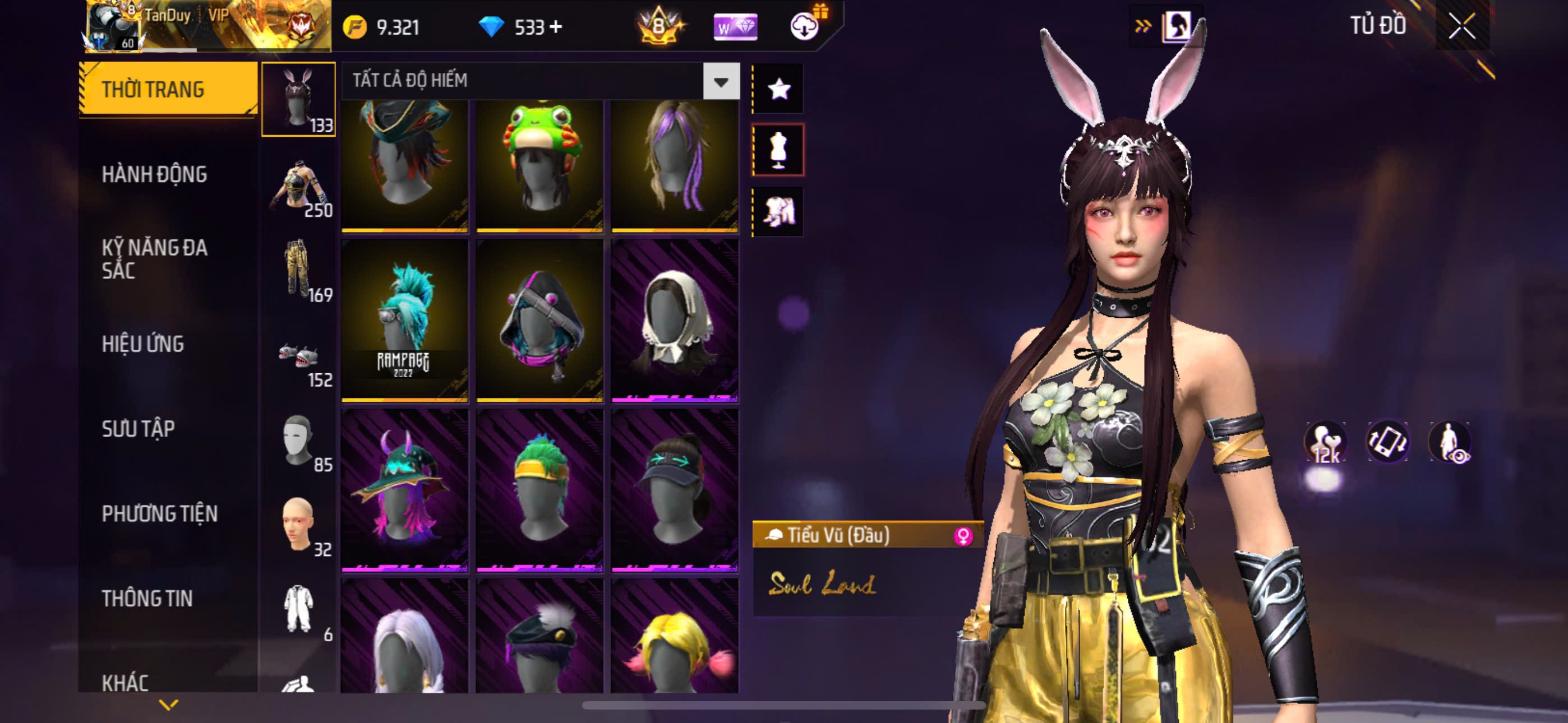
Task: Switch to the Hiệu Ứng section
Action: 143,345
